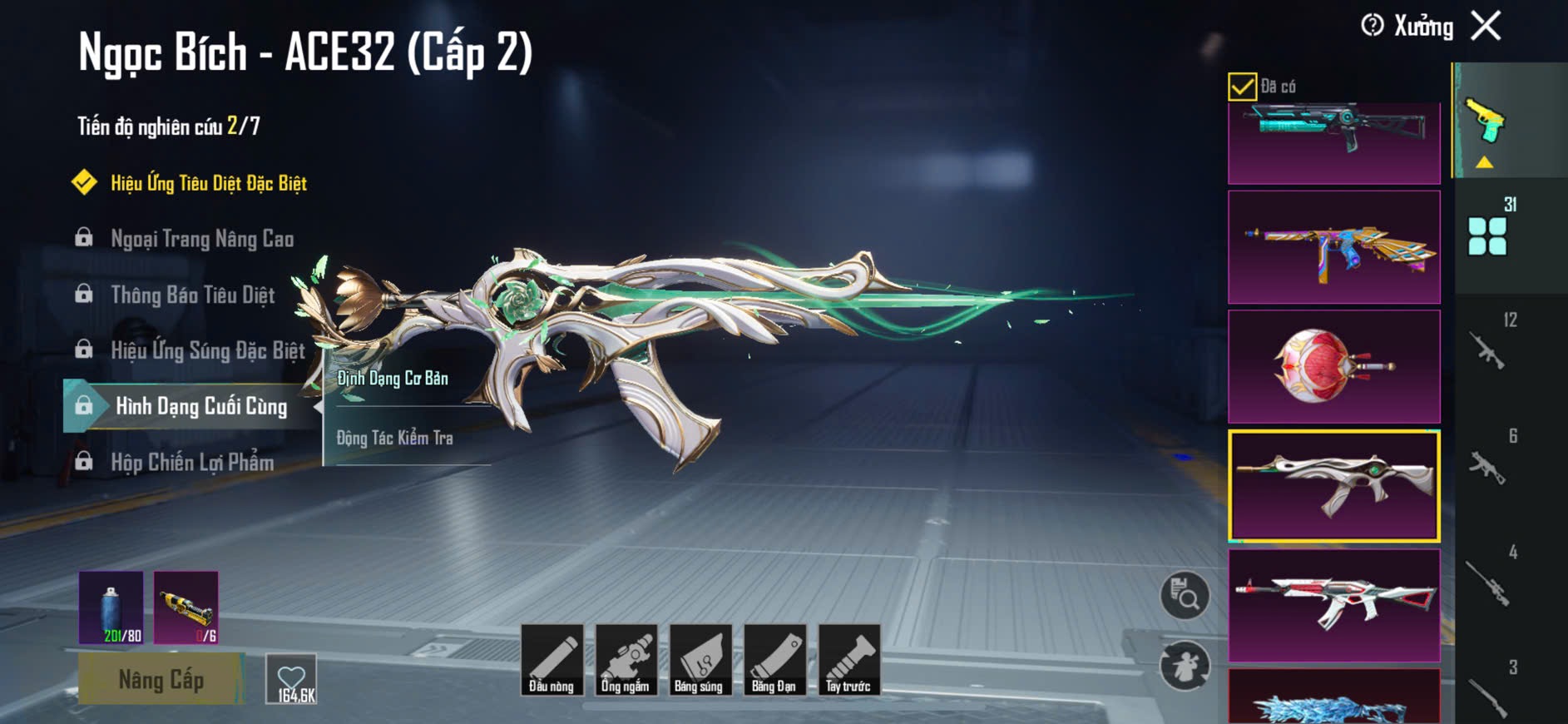The height and width of the screenshot is (724, 1568).
Task: Click the magnifying glass inspect icon
Action: pos(1185,595)
